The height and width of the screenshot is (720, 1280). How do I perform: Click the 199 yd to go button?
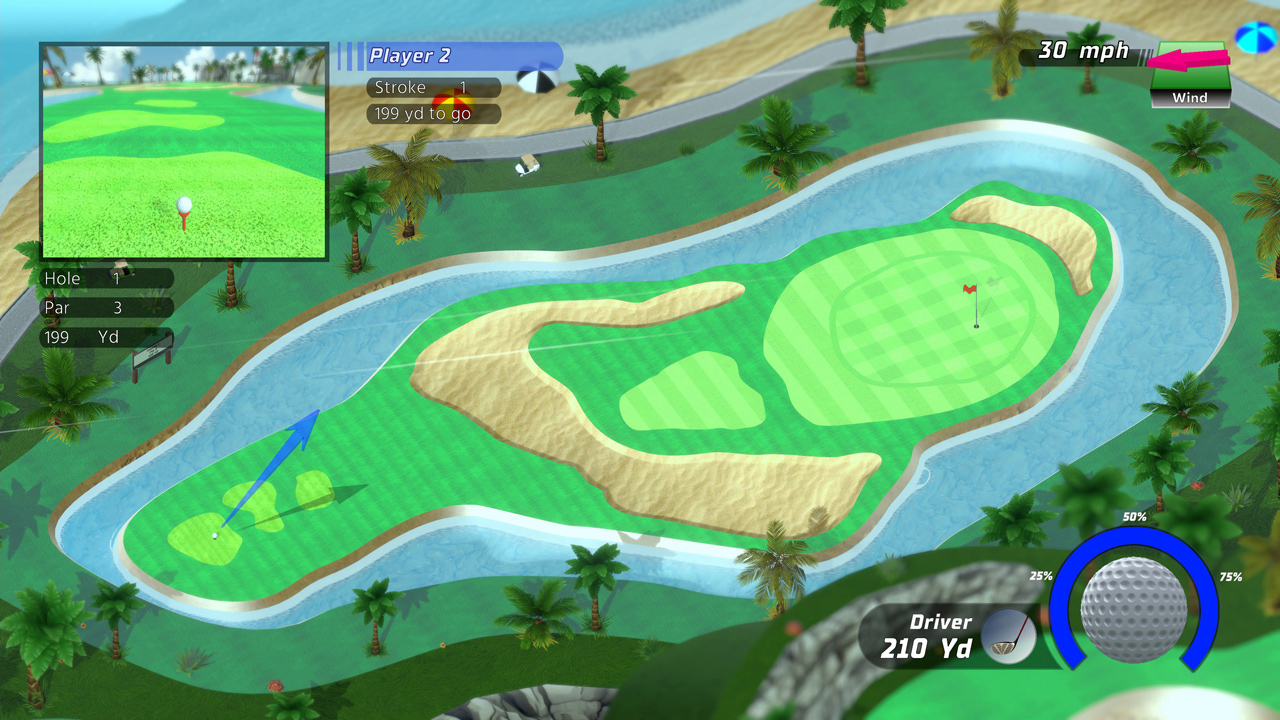(x=432, y=113)
